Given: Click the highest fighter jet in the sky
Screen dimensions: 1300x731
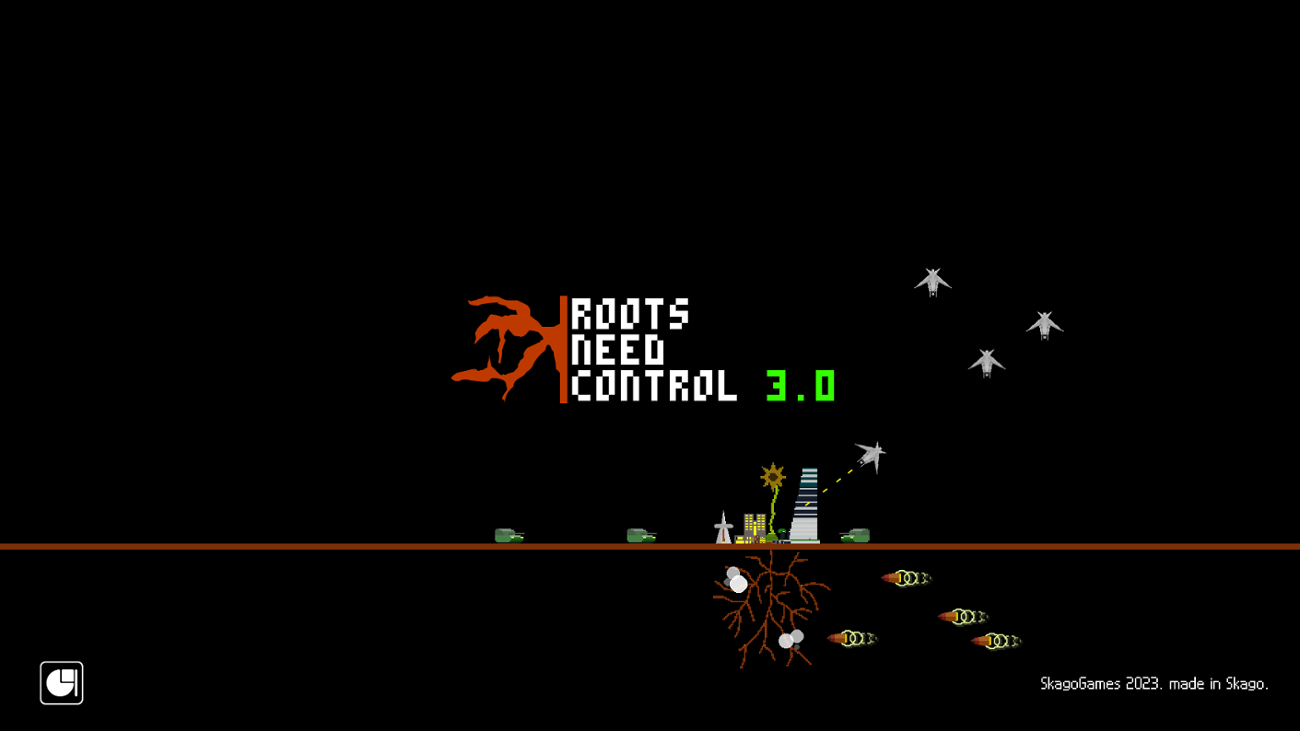Looking at the screenshot, I should pyautogui.click(x=933, y=280).
